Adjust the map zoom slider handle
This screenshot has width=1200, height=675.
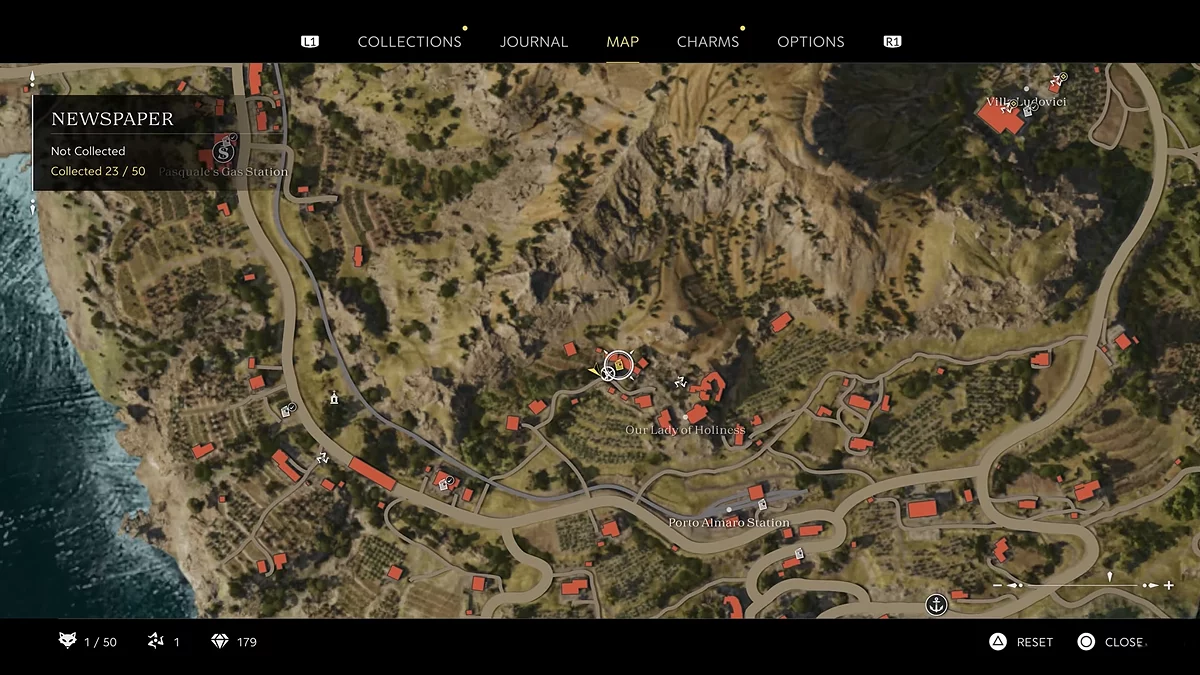1110,578
